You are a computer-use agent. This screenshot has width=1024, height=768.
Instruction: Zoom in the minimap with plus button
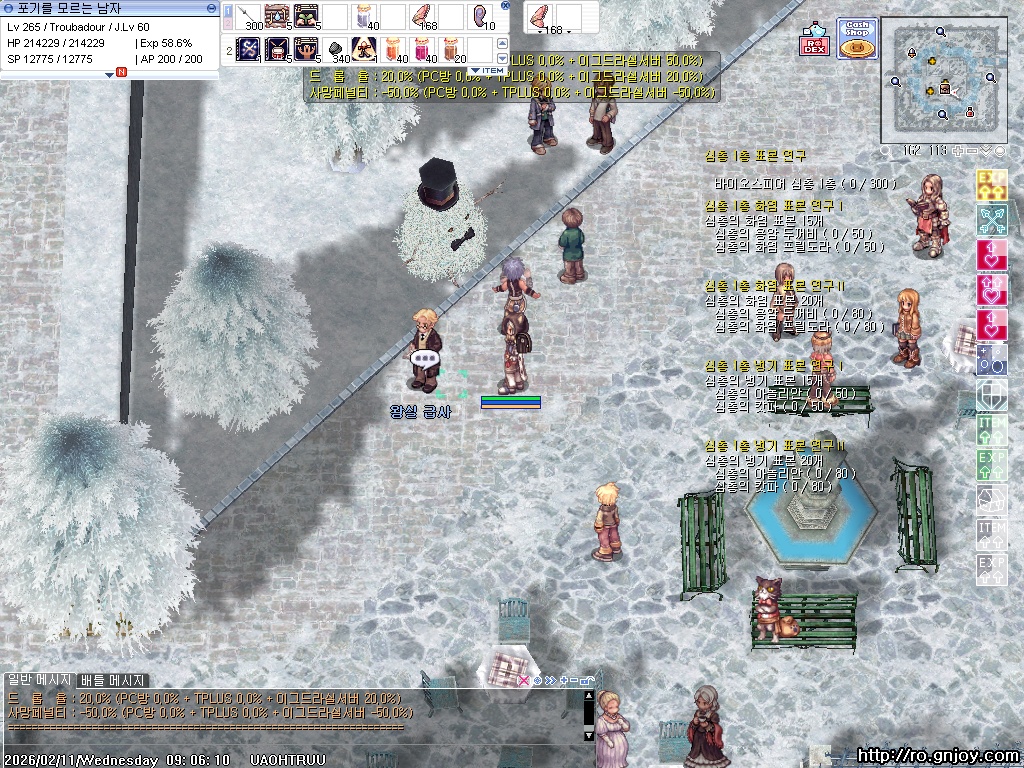[x=957, y=151]
